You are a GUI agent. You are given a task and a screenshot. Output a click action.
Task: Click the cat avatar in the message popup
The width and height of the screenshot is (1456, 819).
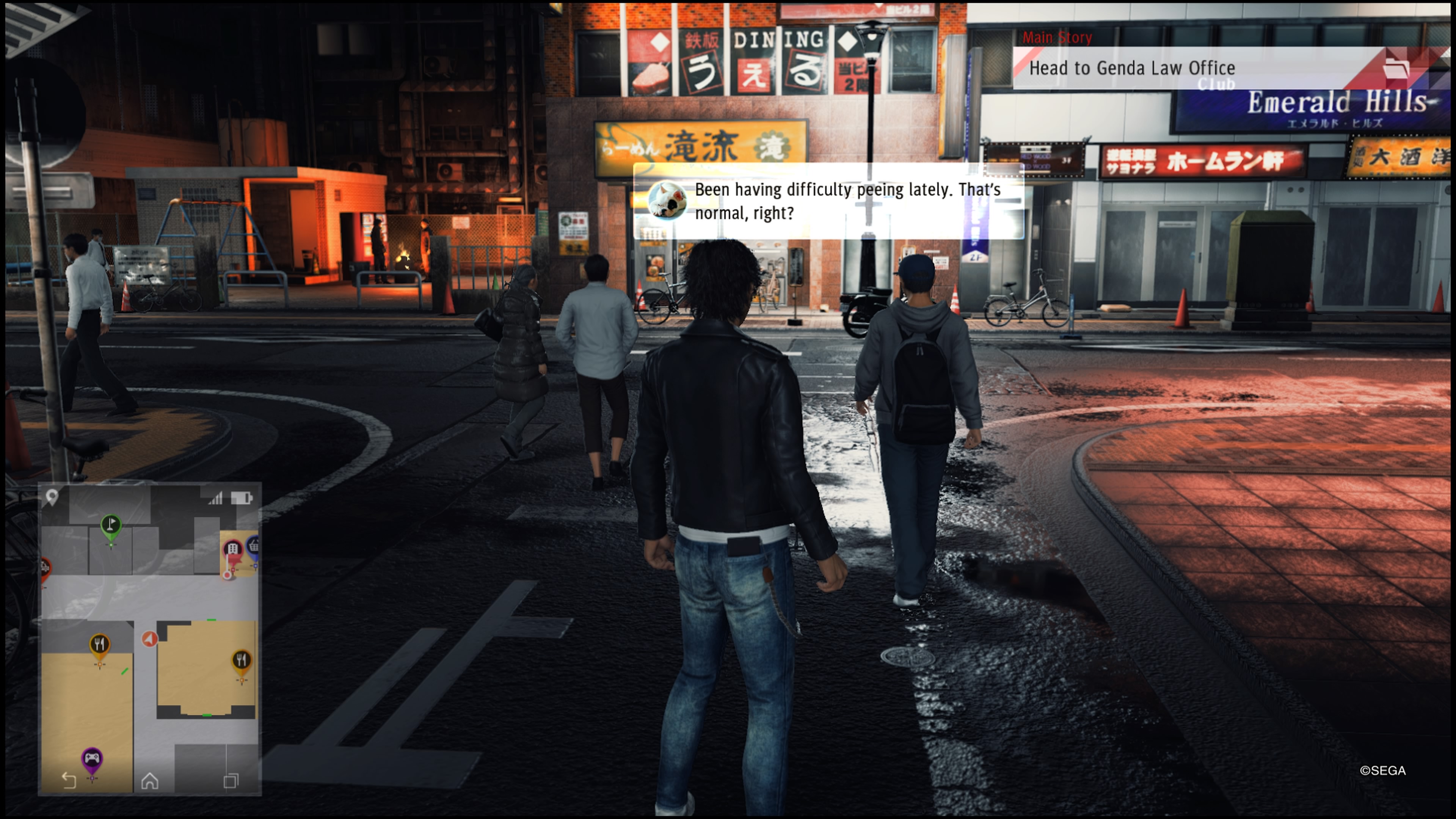click(667, 201)
